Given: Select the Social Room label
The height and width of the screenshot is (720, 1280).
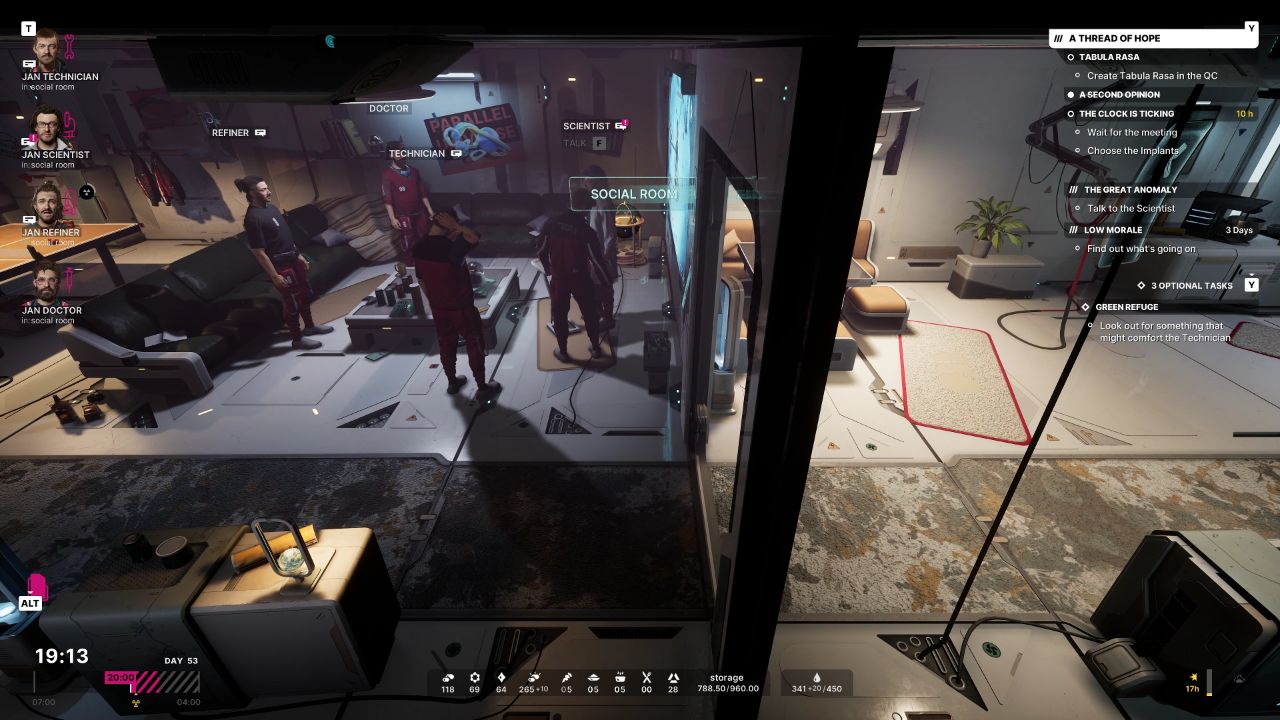Looking at the screenshot, I should (x=633, y=194).
